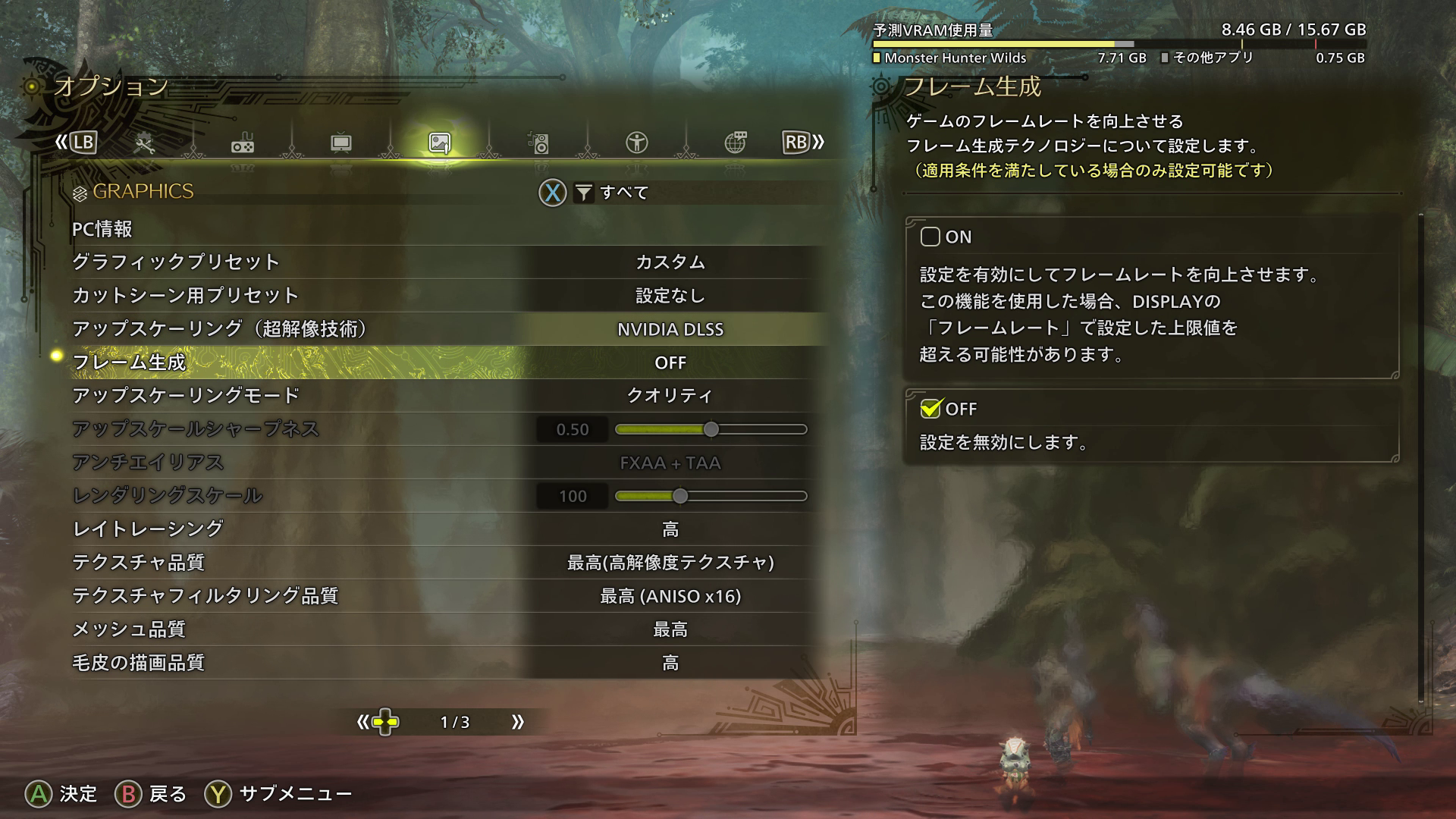This screenshot has width=1456, height=819.
Task: Select the テクスチャ品質 setting row
Action: (447, 563)
